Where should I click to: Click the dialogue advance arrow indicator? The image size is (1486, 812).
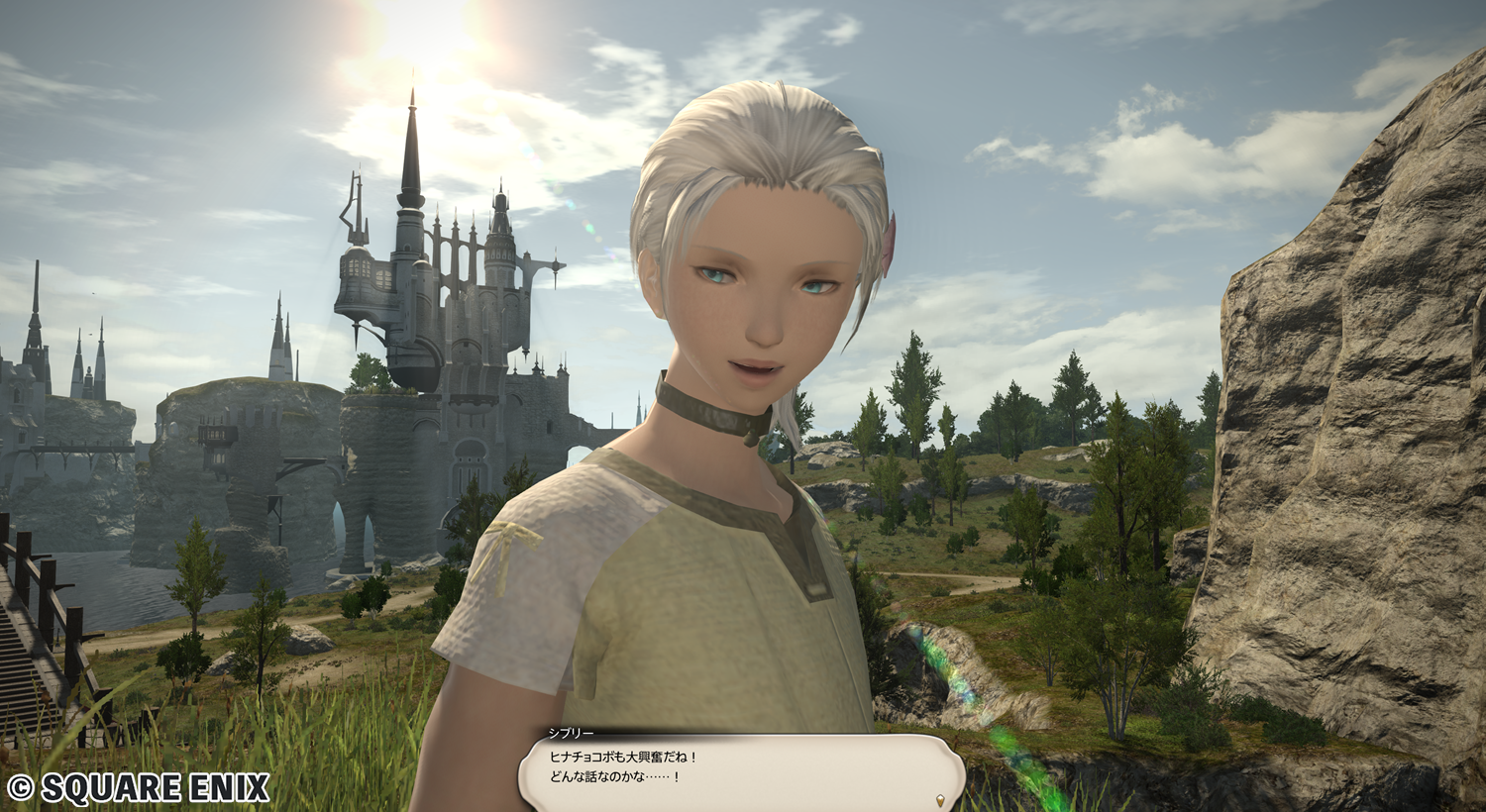(940, 798)
